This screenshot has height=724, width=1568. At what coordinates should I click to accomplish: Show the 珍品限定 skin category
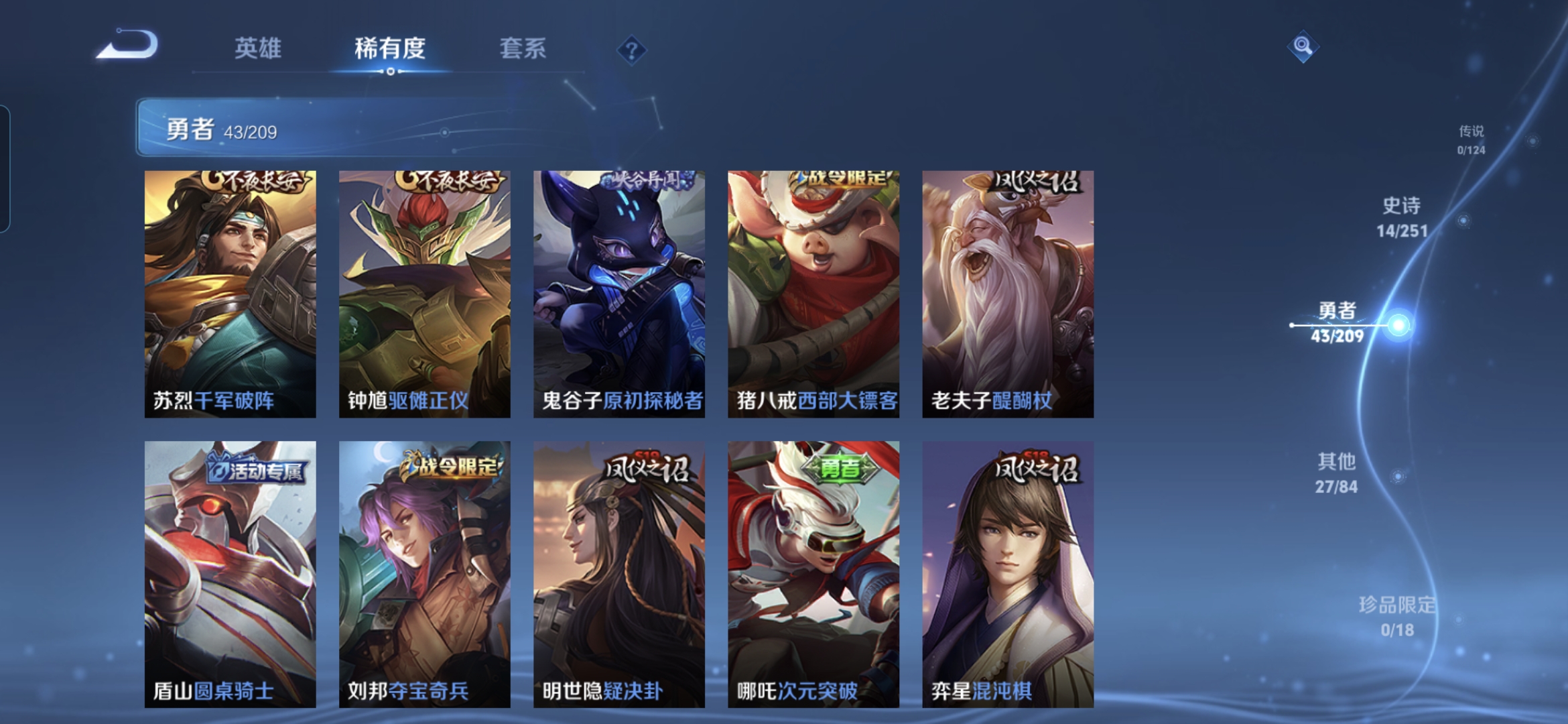[1397, 616]
